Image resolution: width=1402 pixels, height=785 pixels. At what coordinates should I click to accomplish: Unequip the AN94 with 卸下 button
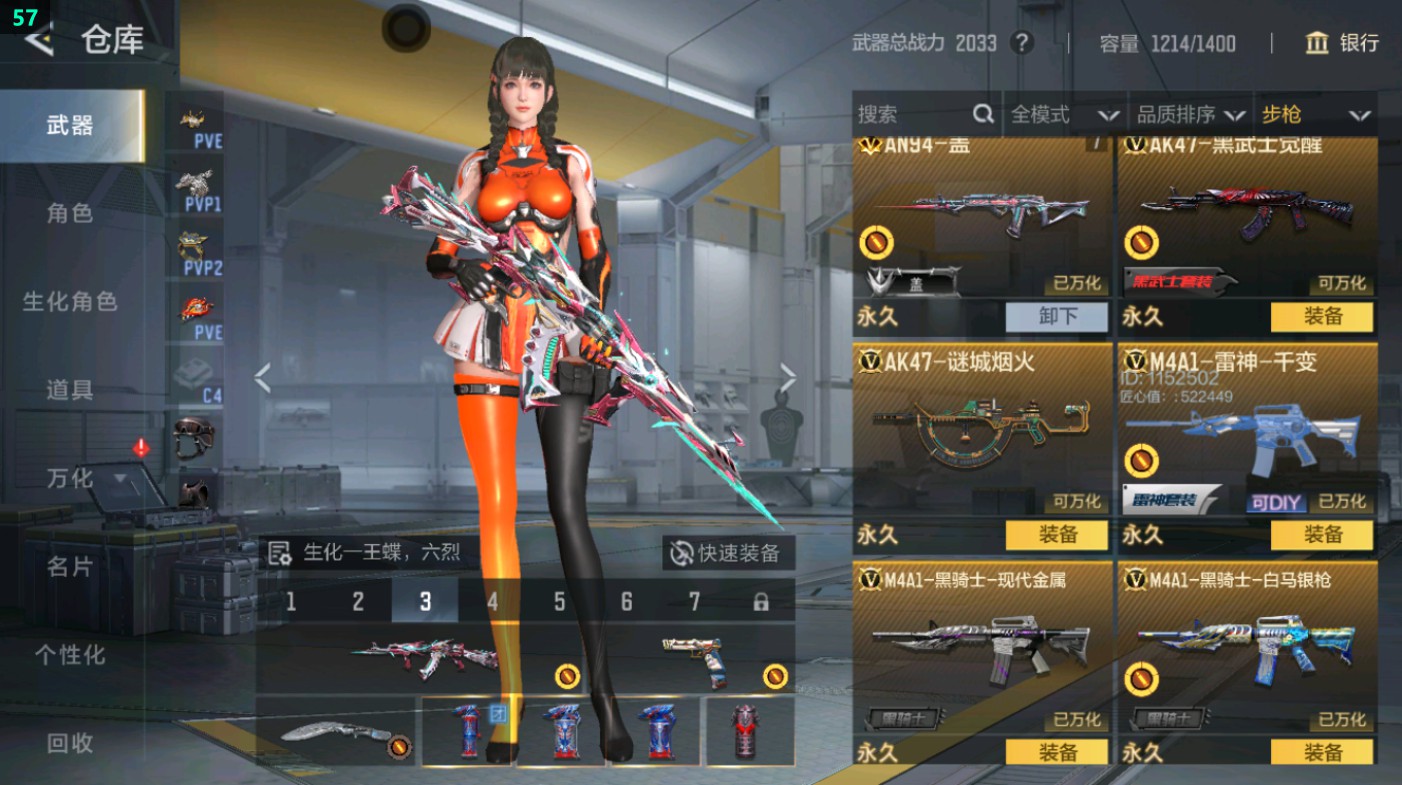coord(1057,317)
